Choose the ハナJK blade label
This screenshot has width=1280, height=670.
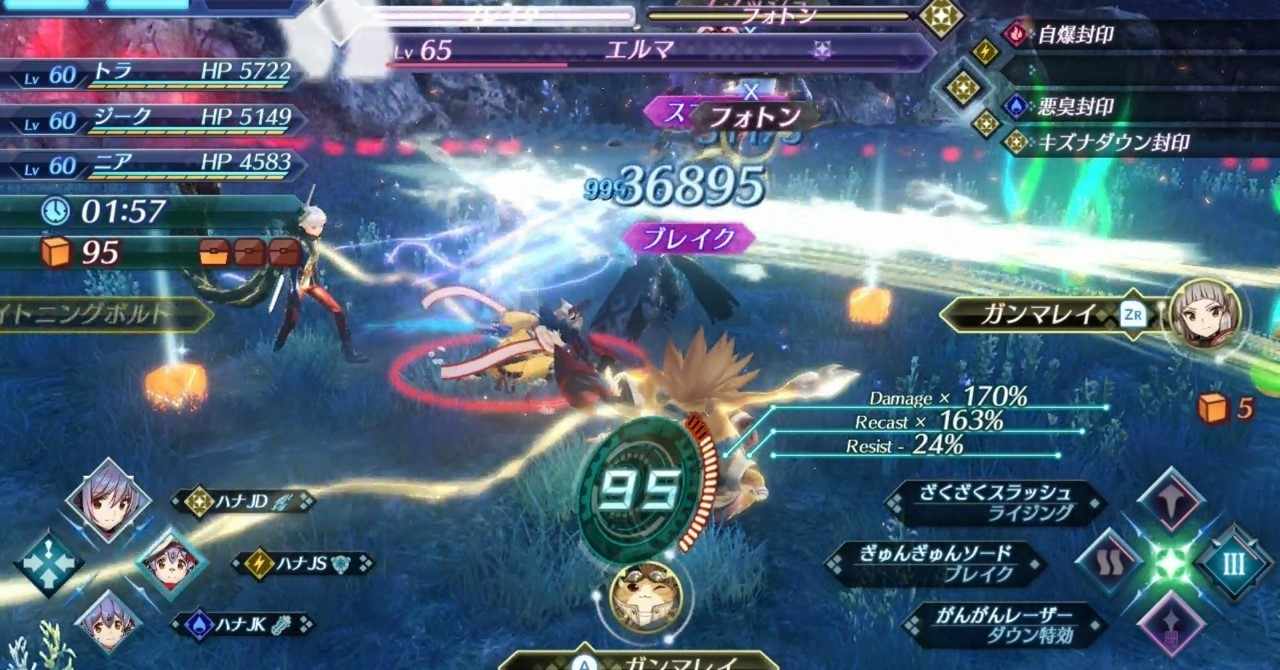click(242, 626)
